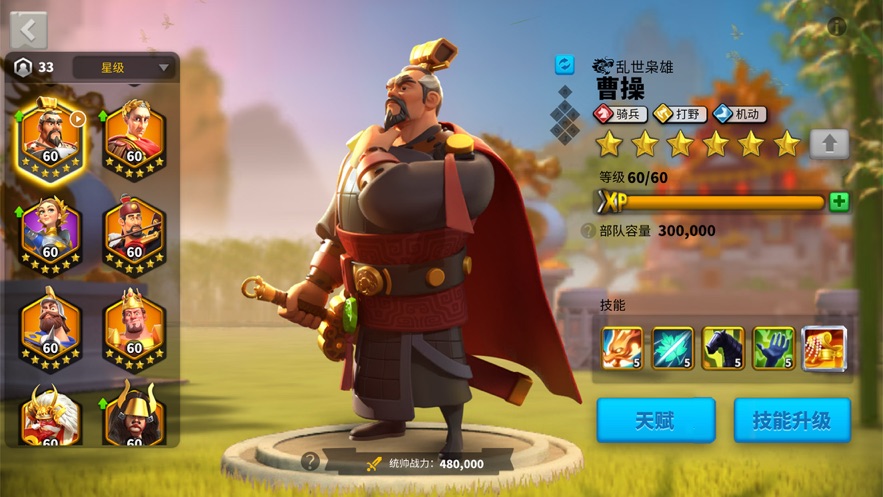
Task: Open the 天赋 talents screen
Action: tap(656, 420)
